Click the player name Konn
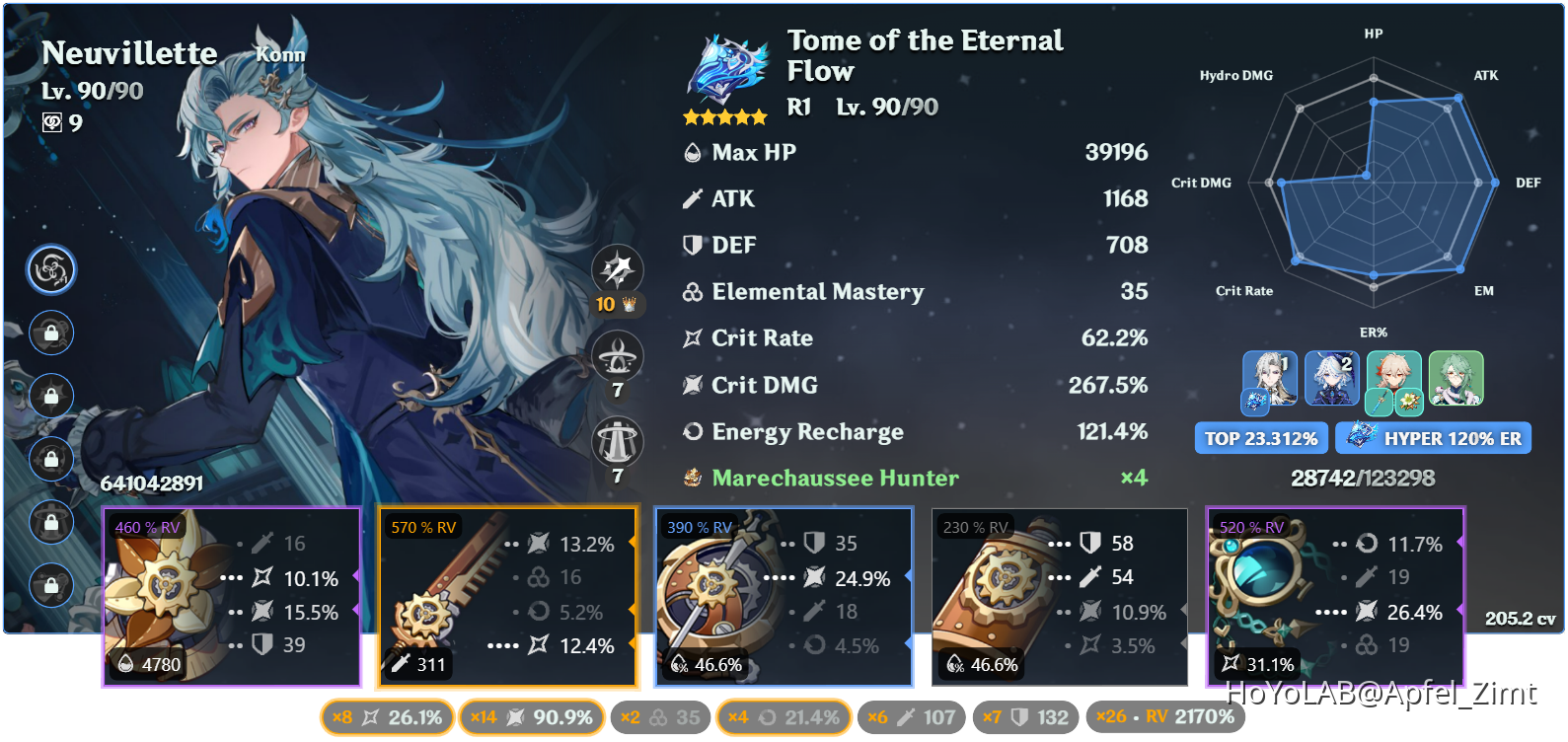 (281, 55)
